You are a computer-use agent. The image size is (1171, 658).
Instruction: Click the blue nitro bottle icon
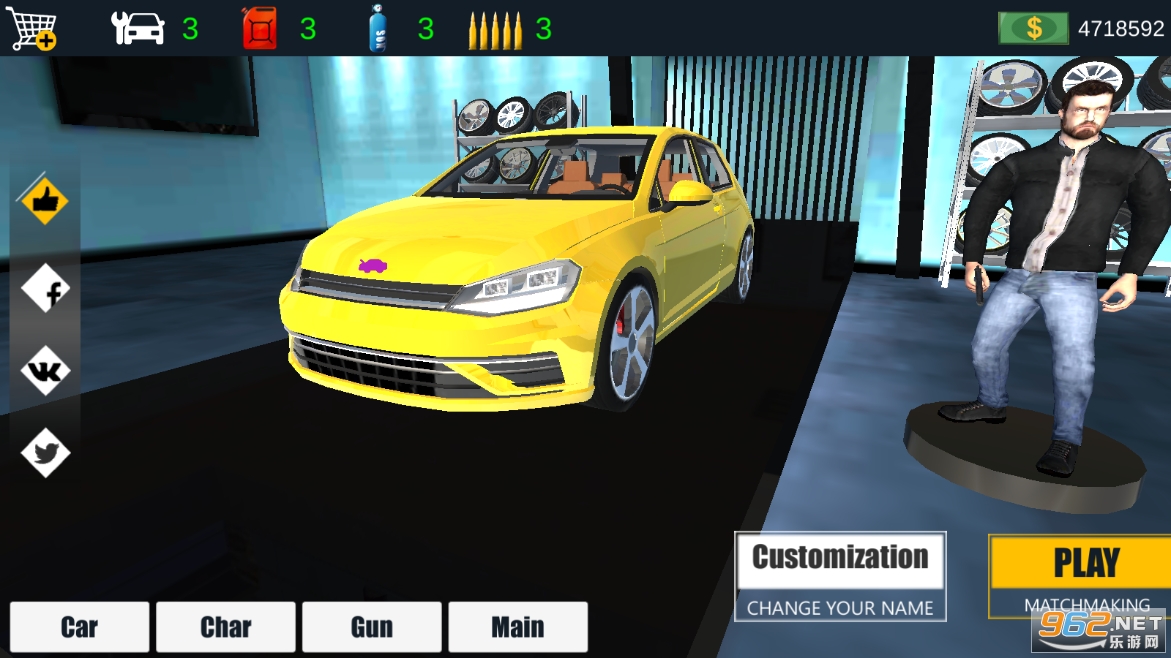pos(377,28)
